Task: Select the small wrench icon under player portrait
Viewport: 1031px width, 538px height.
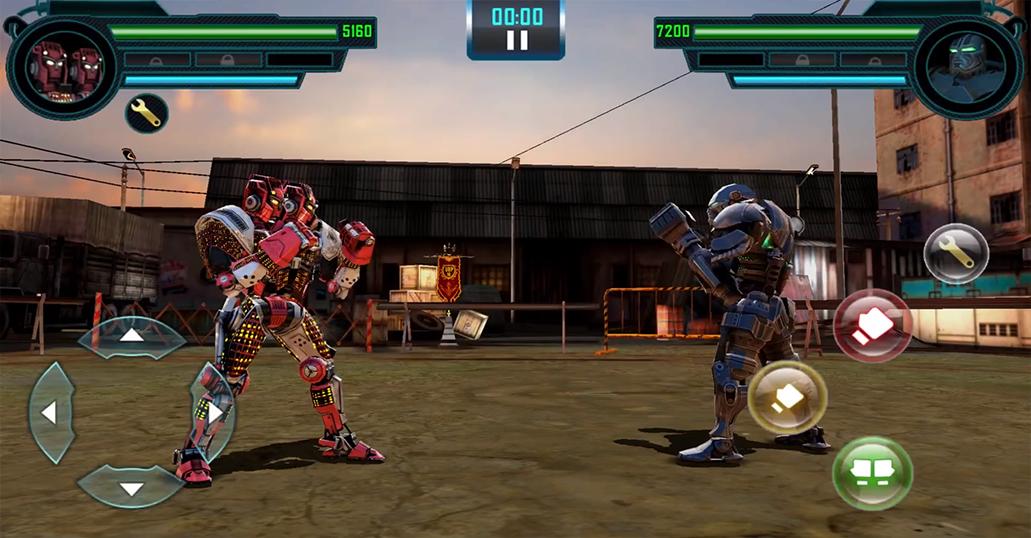Action: [x=146, y=113]
